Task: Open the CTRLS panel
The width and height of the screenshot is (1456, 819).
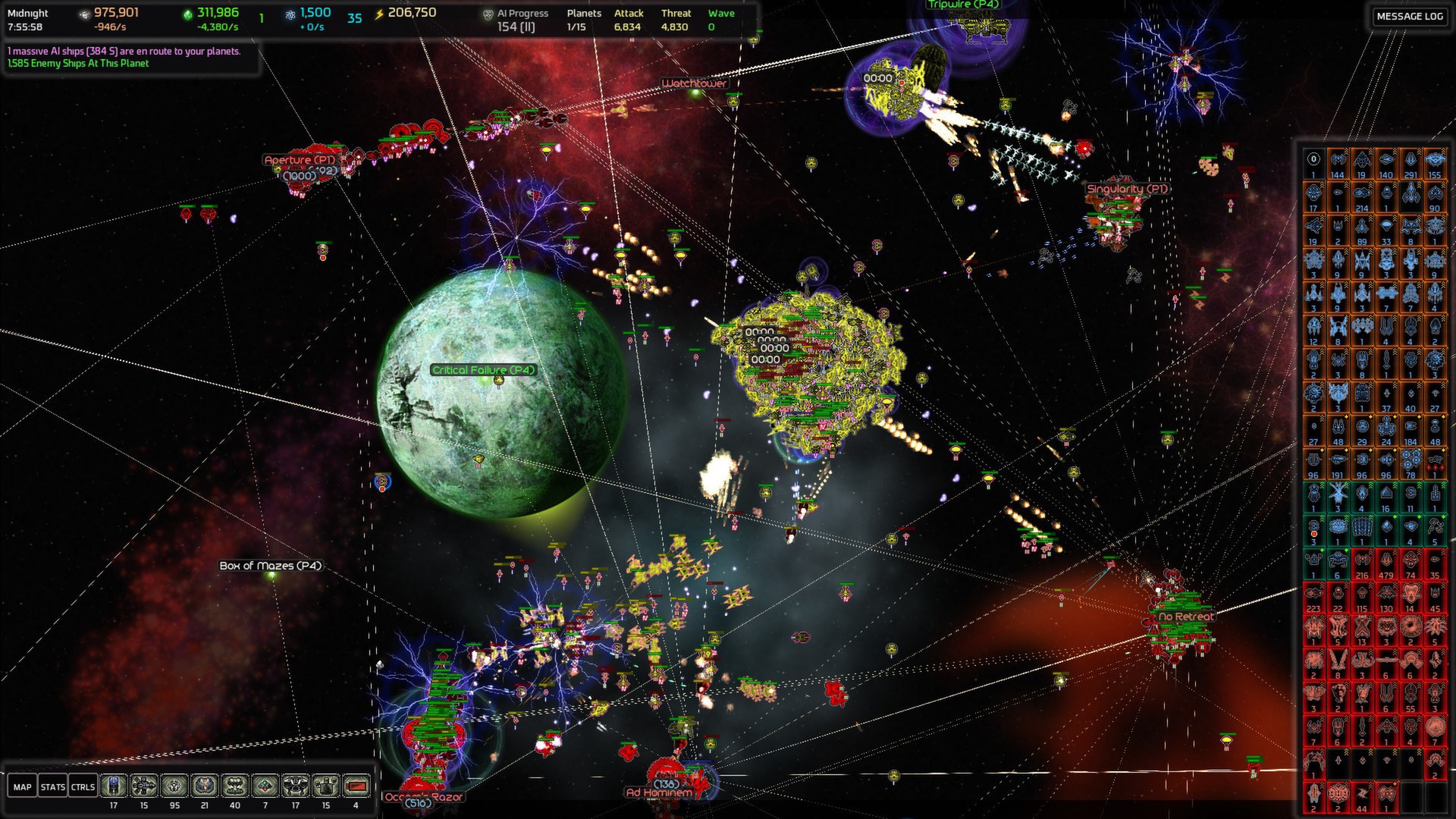Action: click(83, 786)
